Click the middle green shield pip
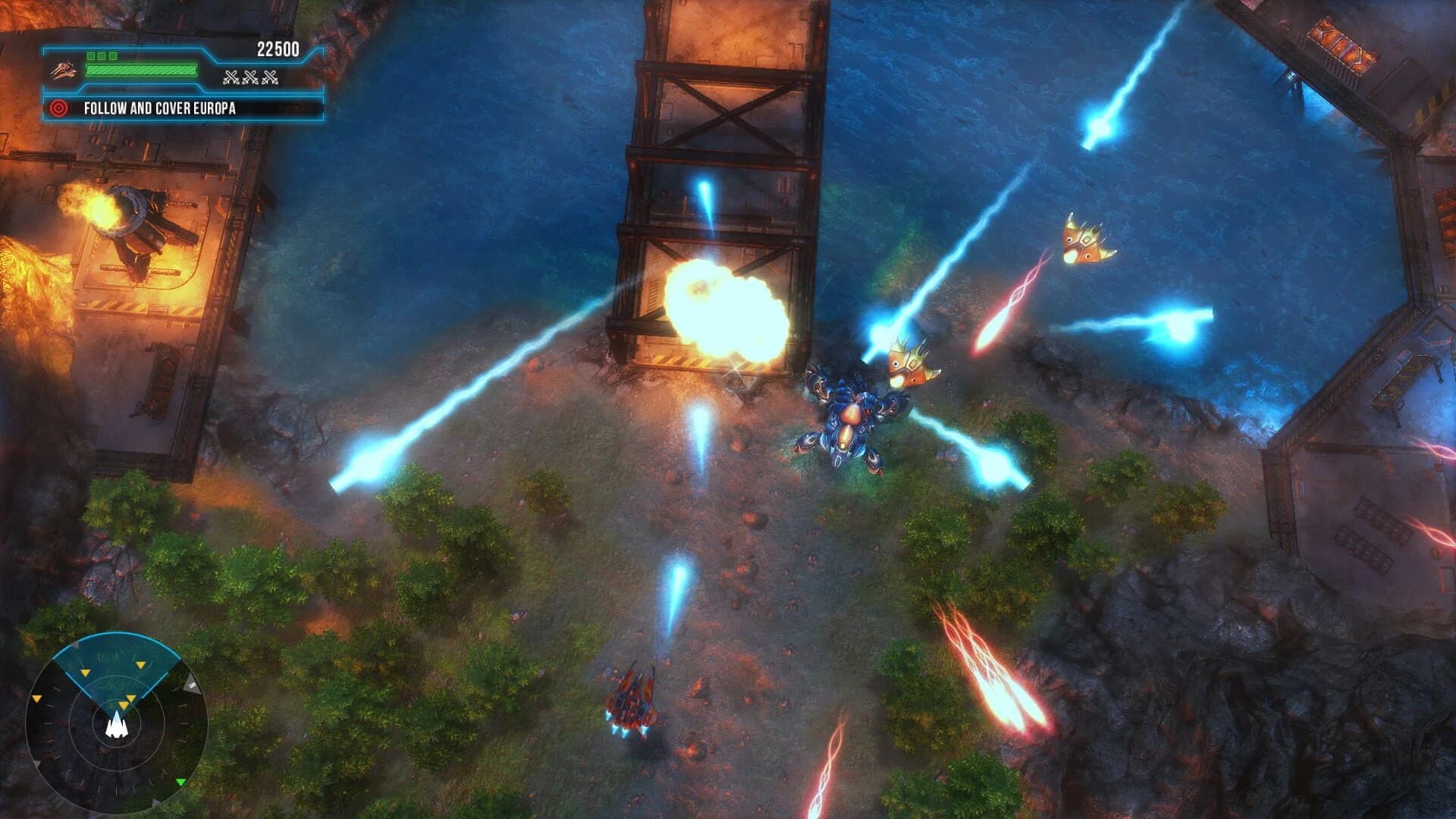This screenshot has width=1456, height=819. 102,56
